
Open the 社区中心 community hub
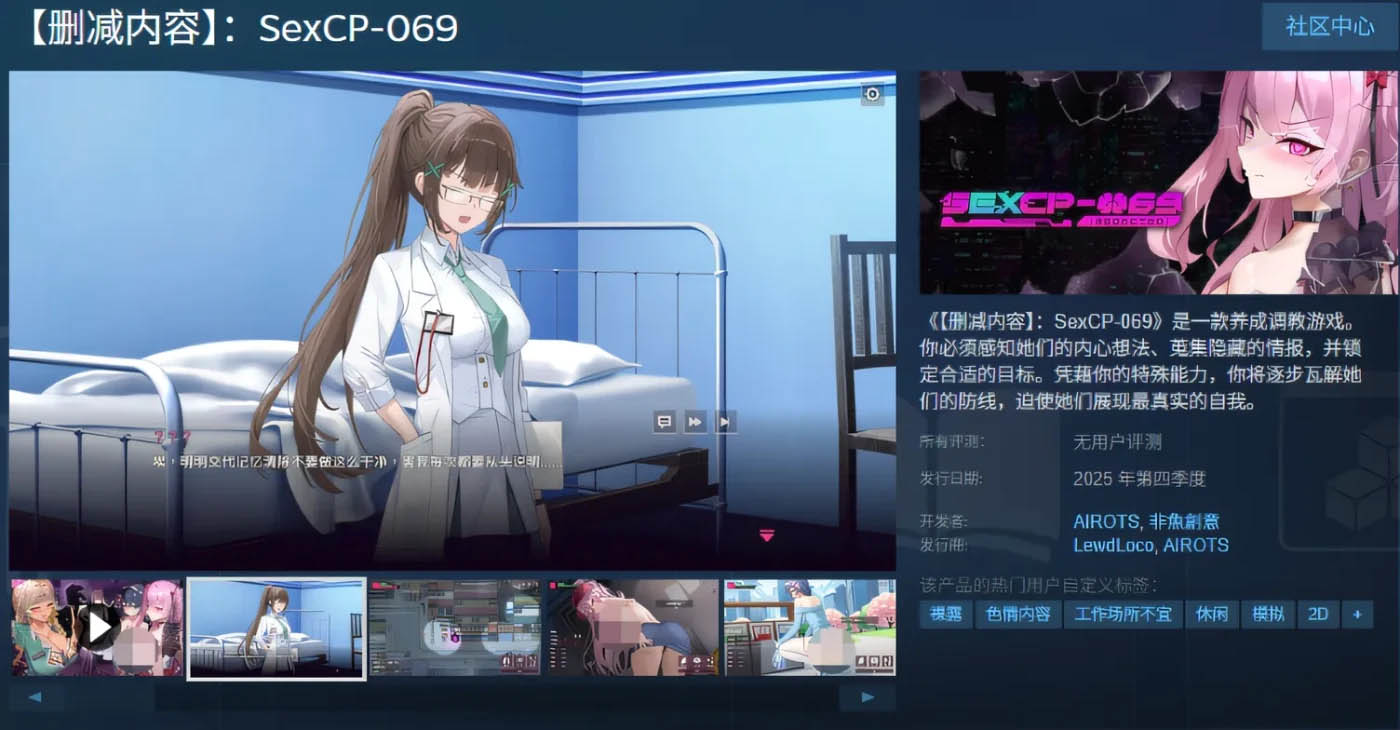1329,27
